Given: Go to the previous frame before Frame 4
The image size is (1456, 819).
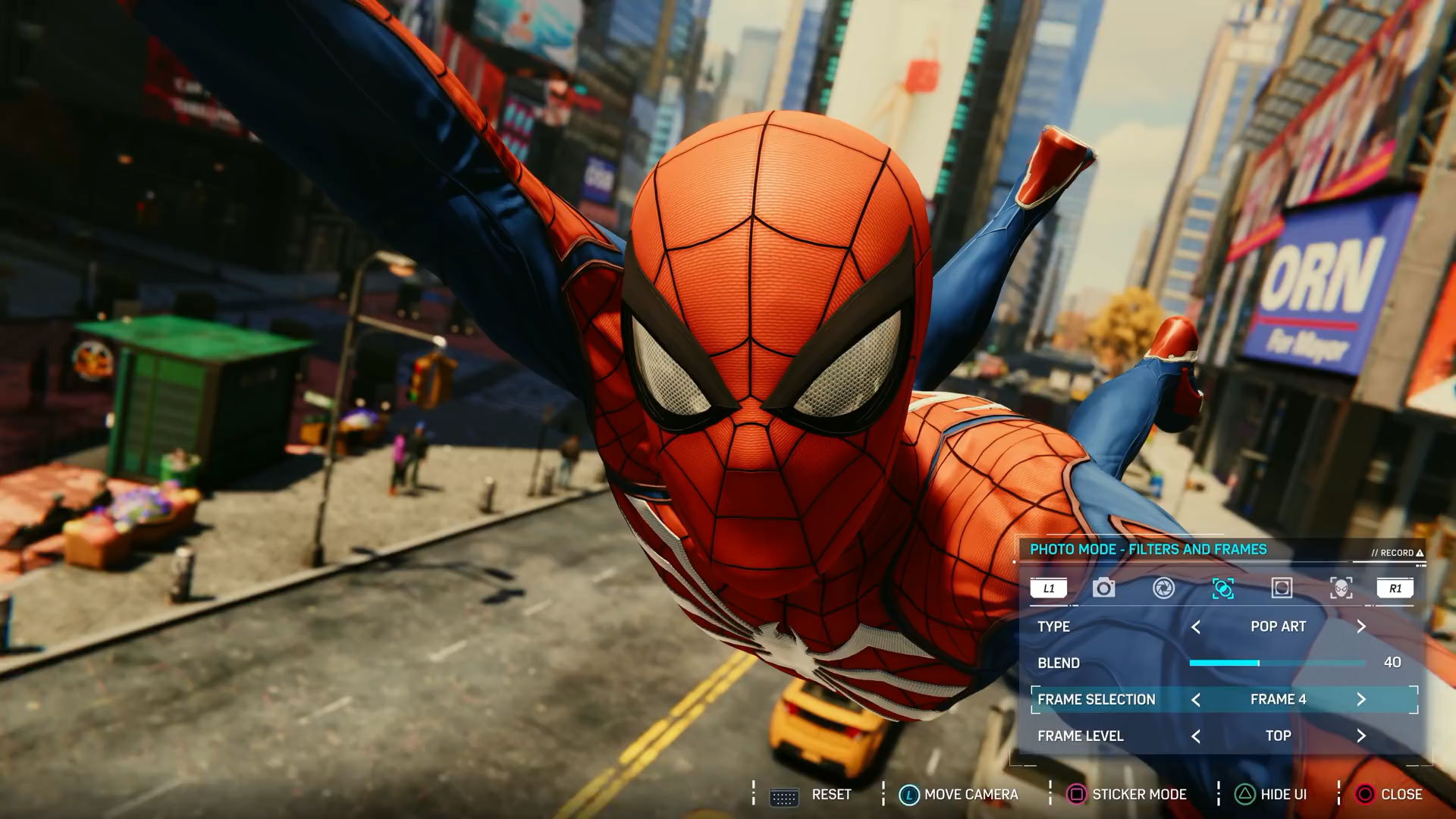Looking at the screenshot, I should [x=1196, y=699].
